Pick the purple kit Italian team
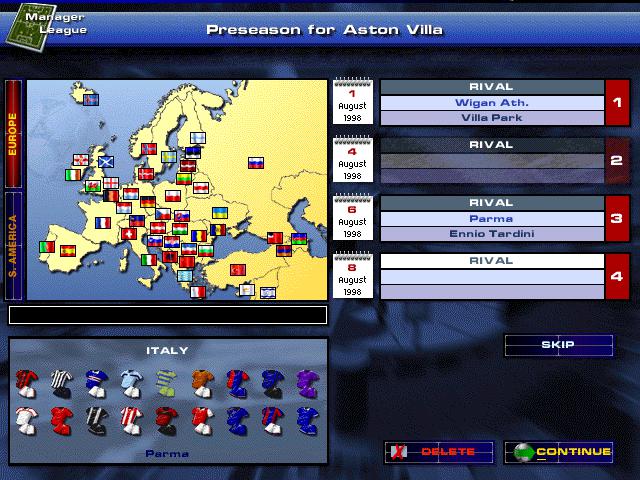The width and height of the screenshot is (640, 480). (x=303, y=381)
